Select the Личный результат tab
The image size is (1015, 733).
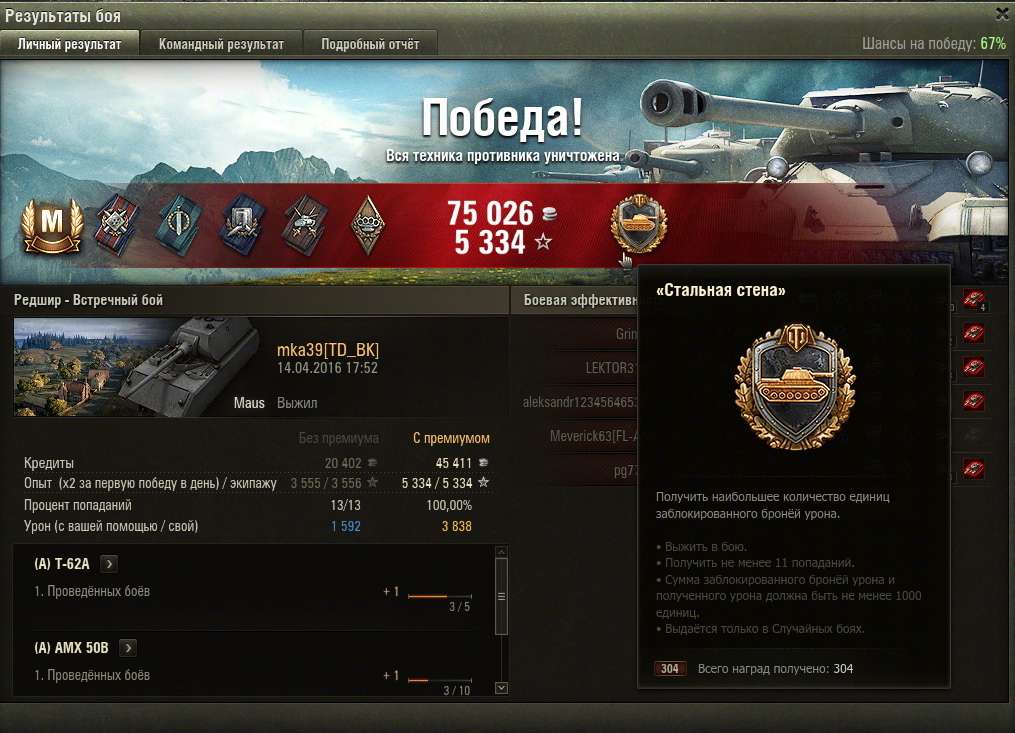[70, 44]
